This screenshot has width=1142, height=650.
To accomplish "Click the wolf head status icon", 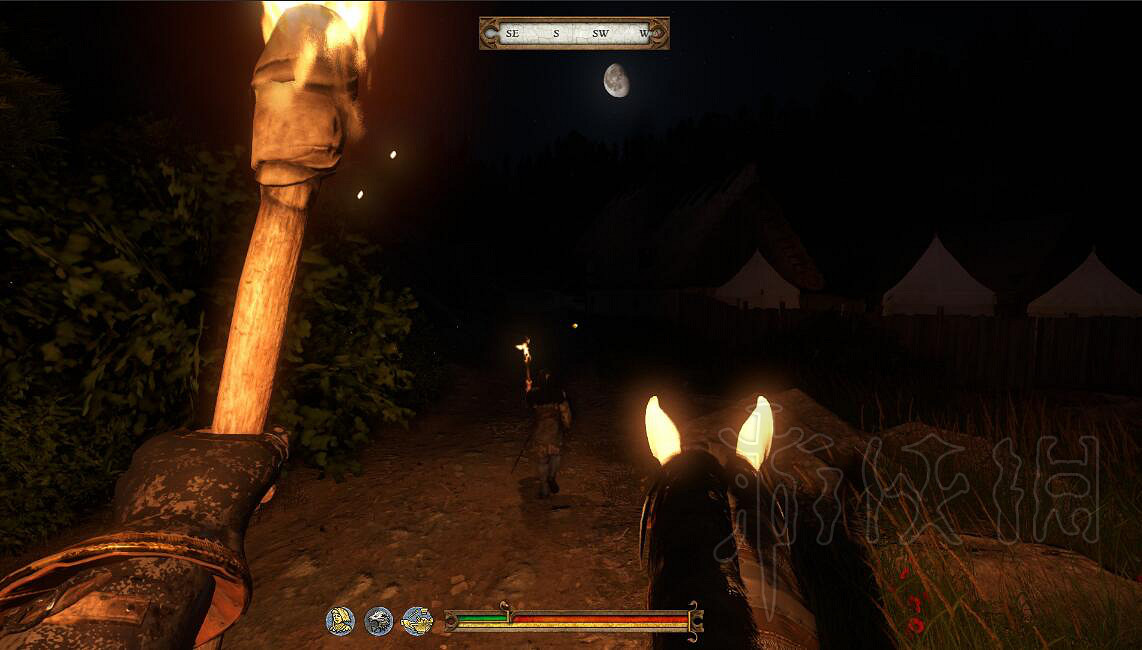I will [x=379, y=621].
